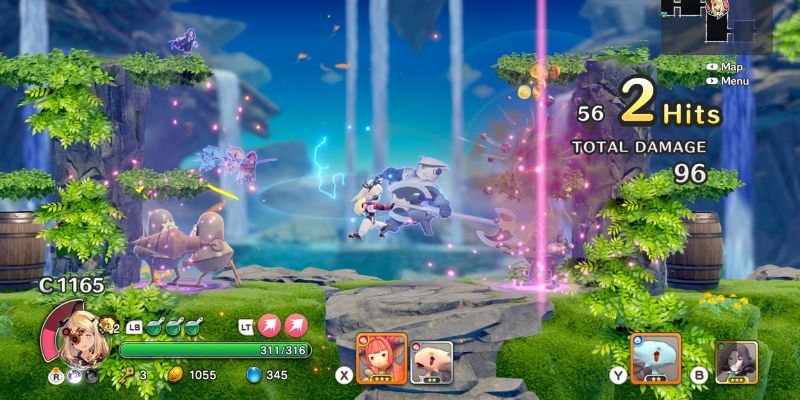Click the golden key item icon
800x400 pixels.
tap(128, 375)
